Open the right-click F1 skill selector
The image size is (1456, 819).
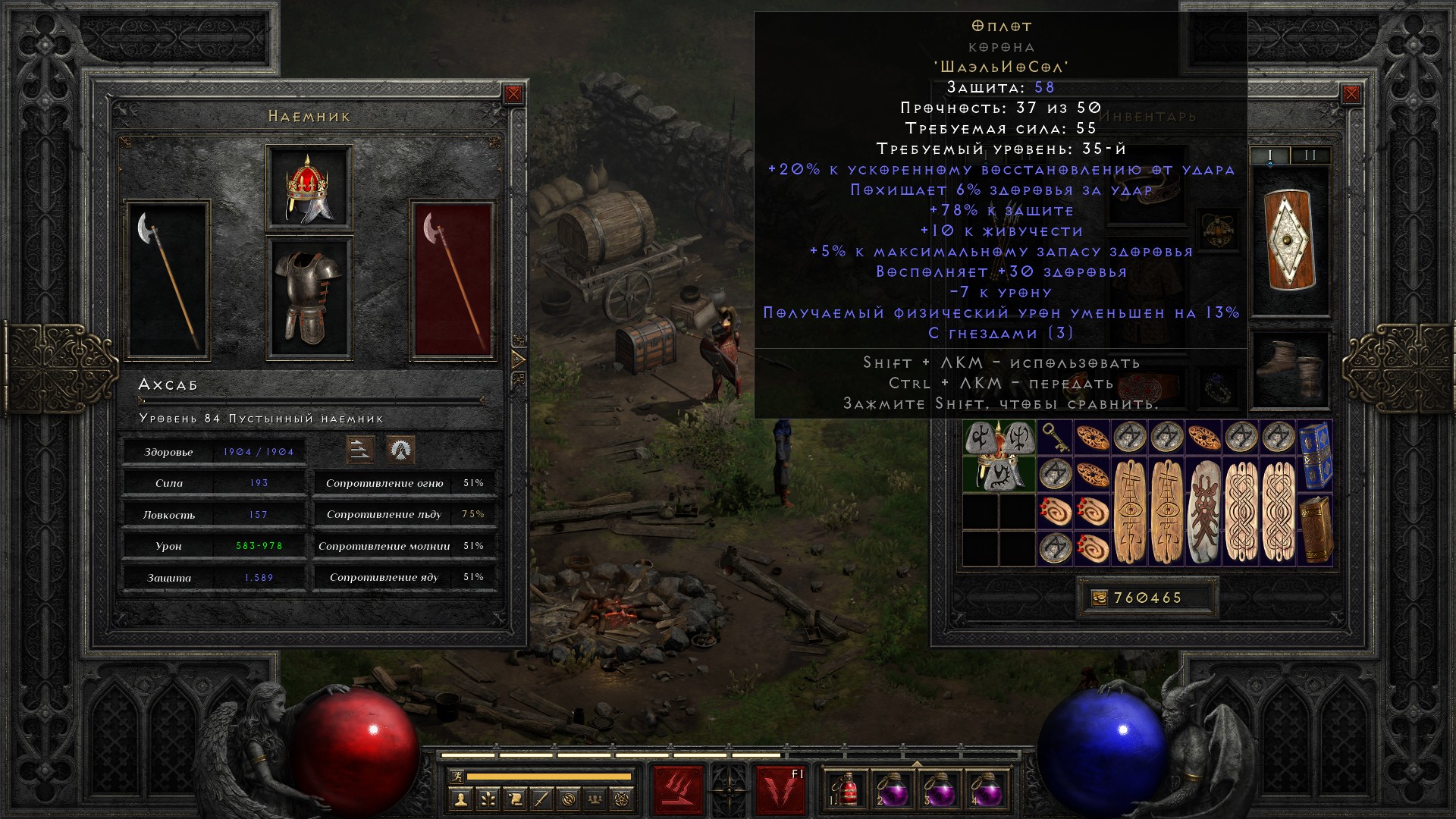pyautogui.click(x=780, y=789)
